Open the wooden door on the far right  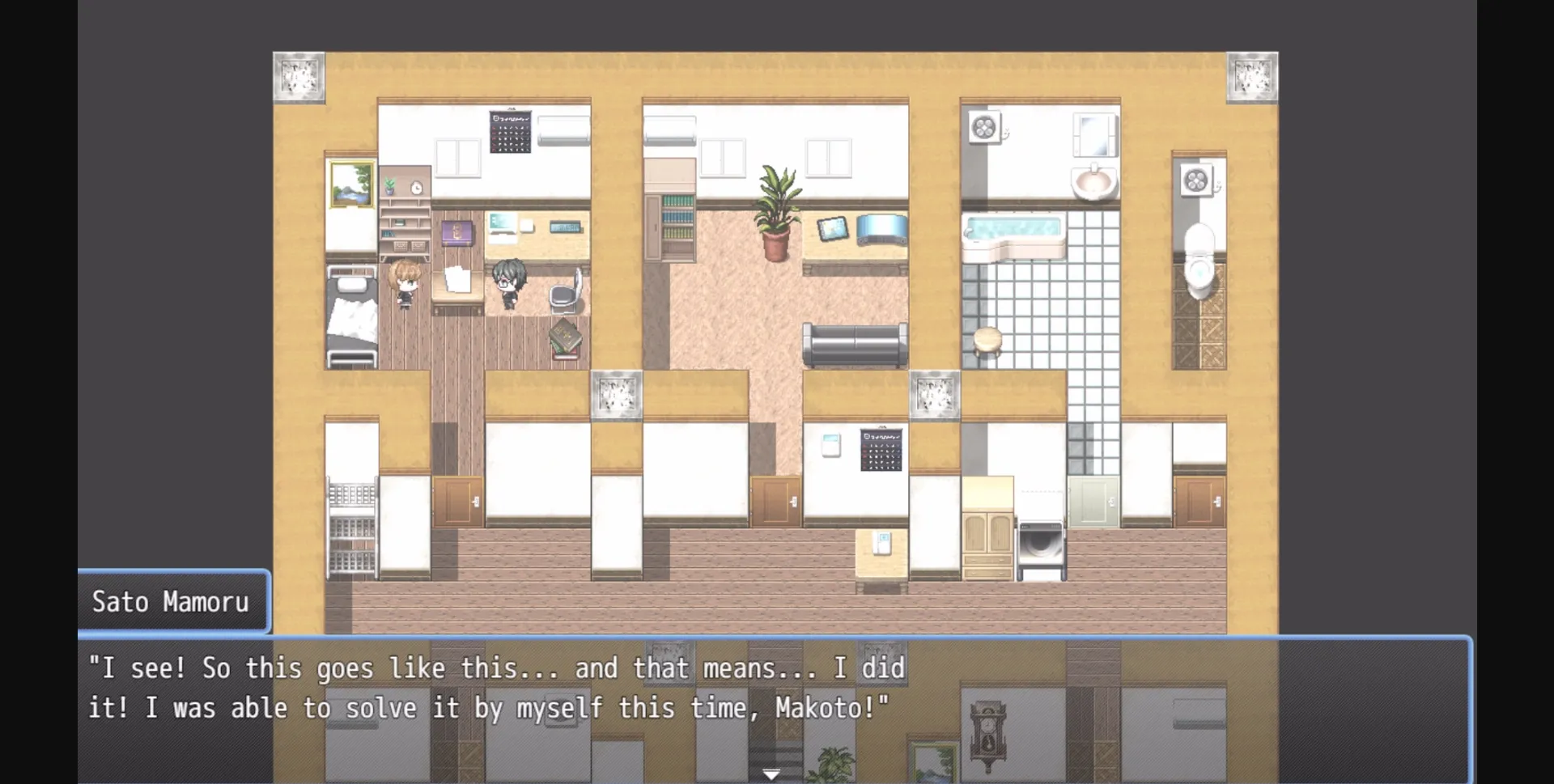[x=1200, y=500]
